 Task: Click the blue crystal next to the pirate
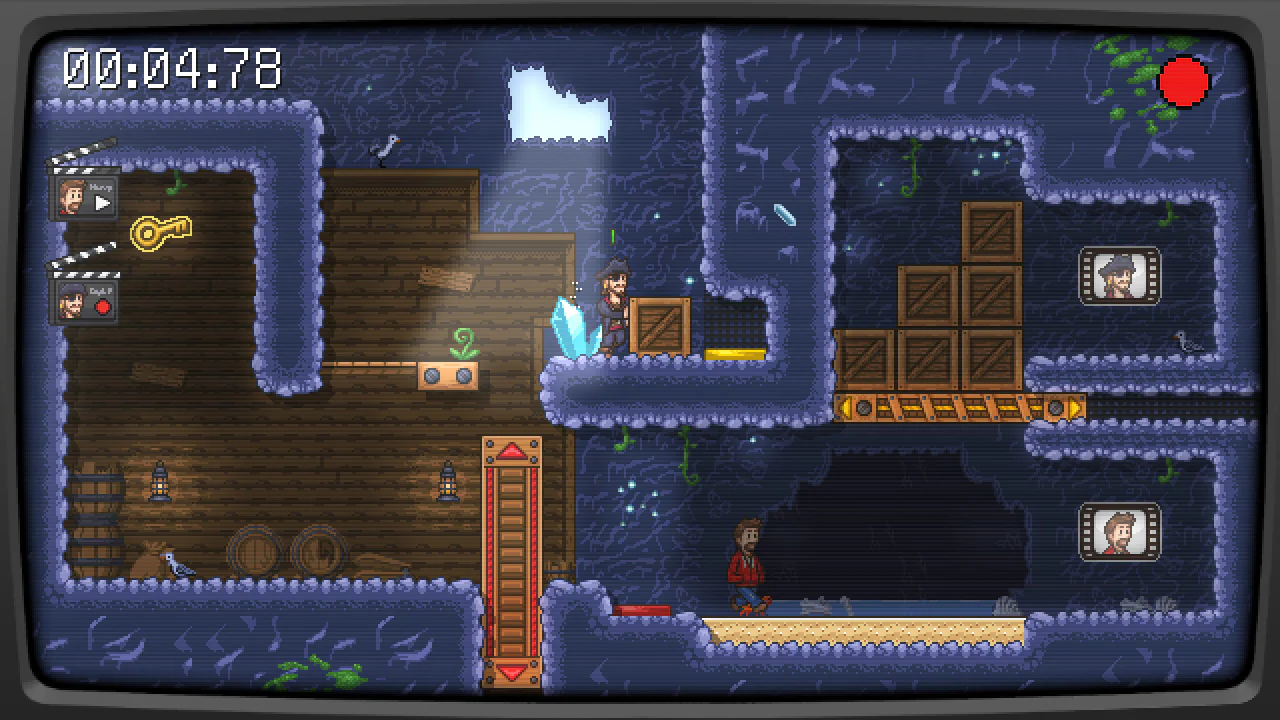[573, 330]
